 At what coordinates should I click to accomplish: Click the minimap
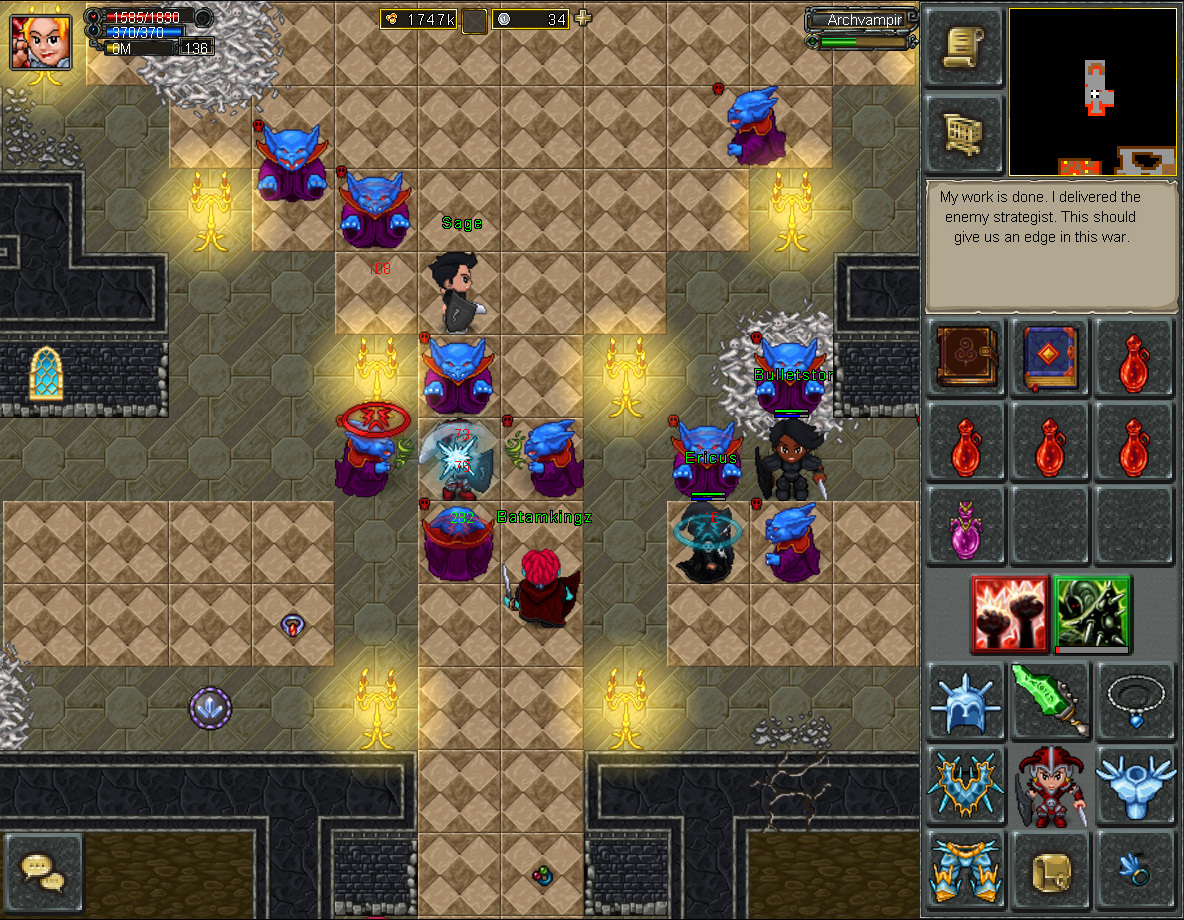point(1093,91)
